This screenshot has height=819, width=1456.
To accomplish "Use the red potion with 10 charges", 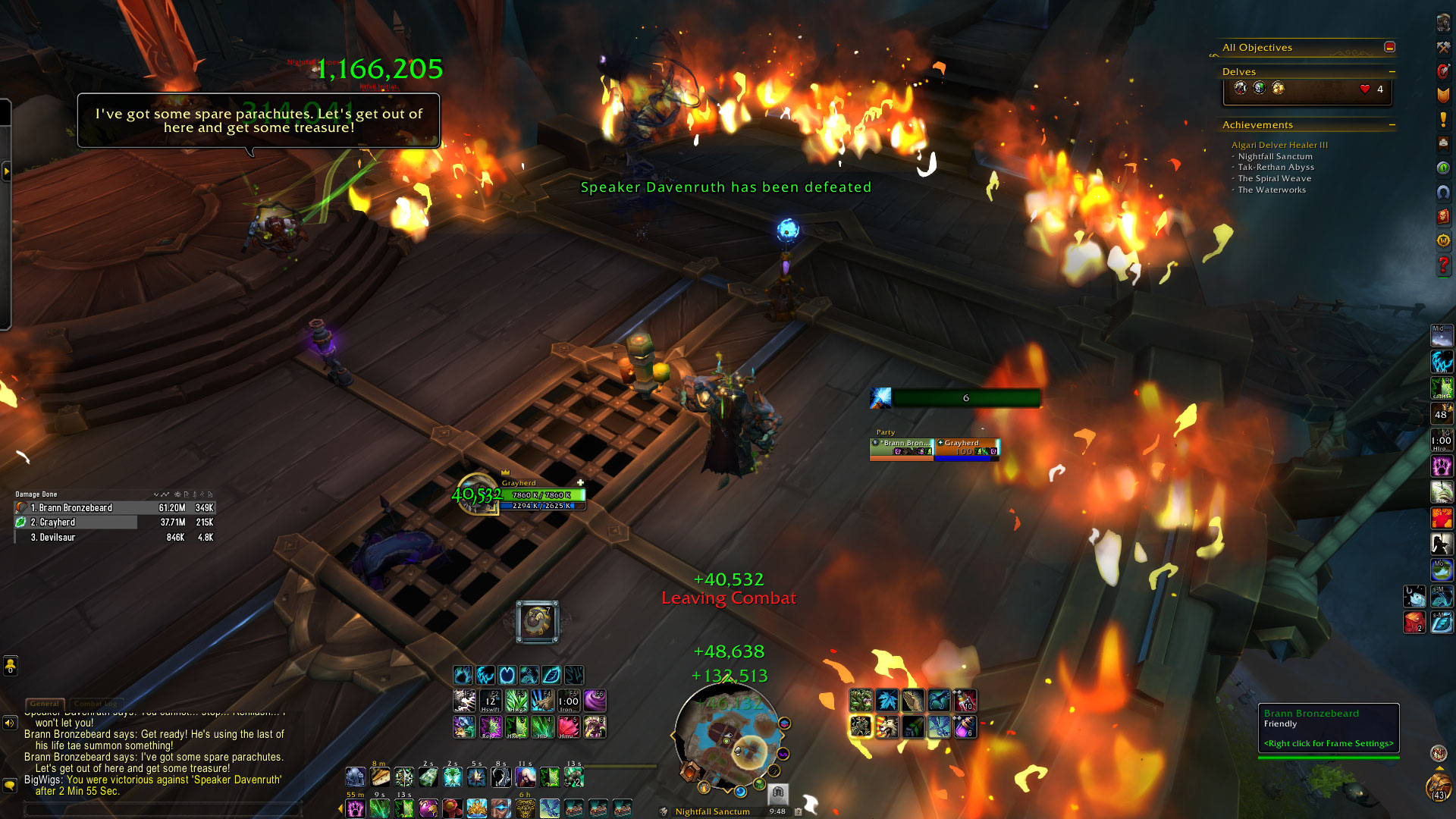I will pos(965,700).
